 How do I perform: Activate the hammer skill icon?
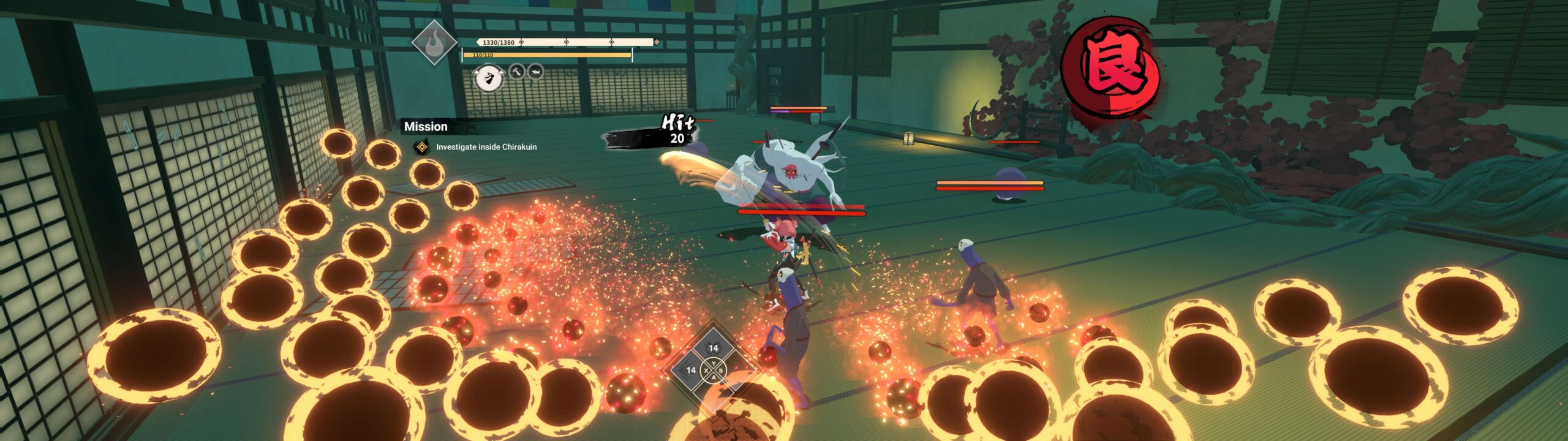point(517,72)
